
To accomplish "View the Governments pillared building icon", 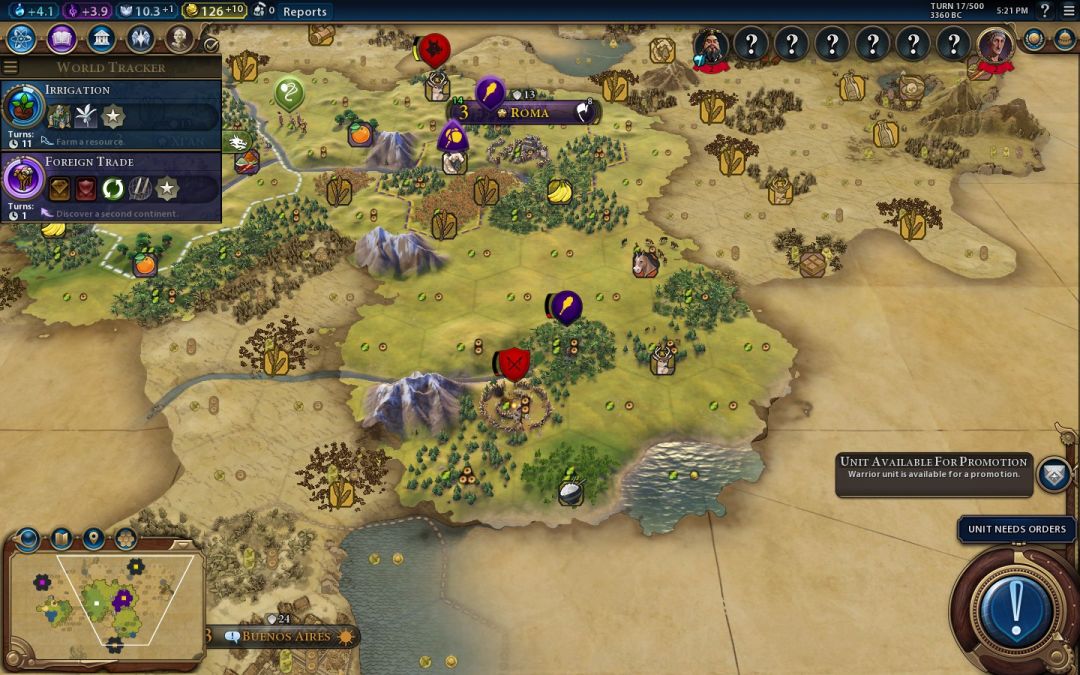I will tap(101, 39).
